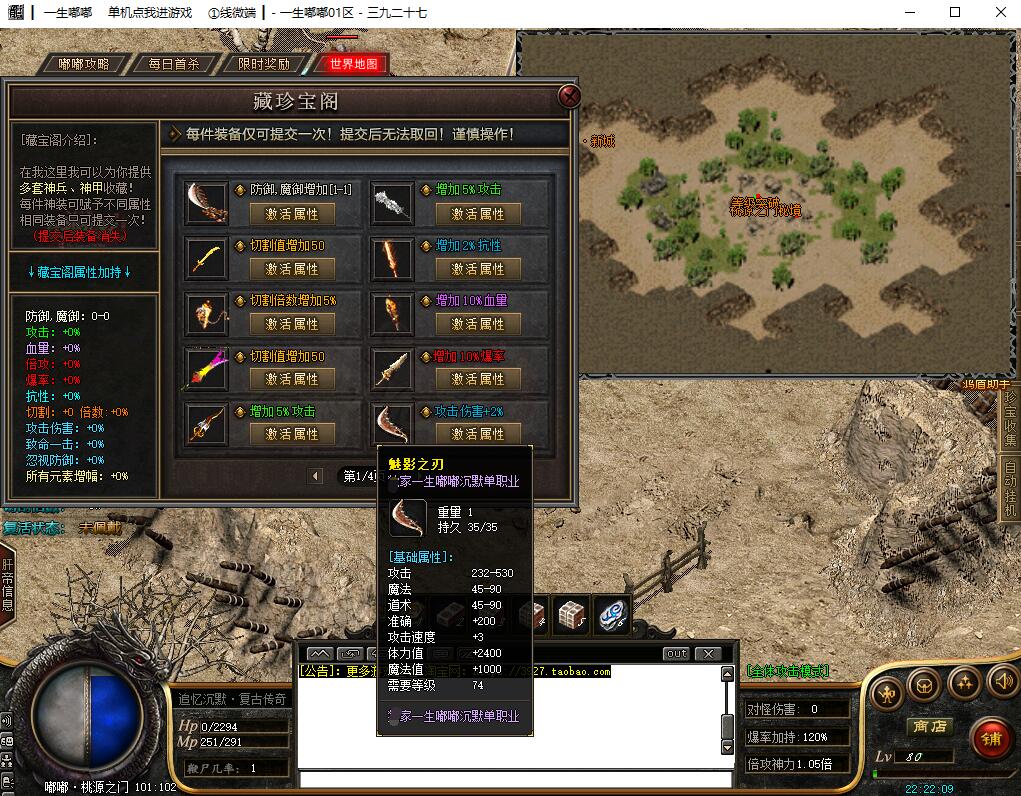Screen dimensions: 1021x796
Task: Toggle sound with the speaker icon
Action: pos(1002,683)
